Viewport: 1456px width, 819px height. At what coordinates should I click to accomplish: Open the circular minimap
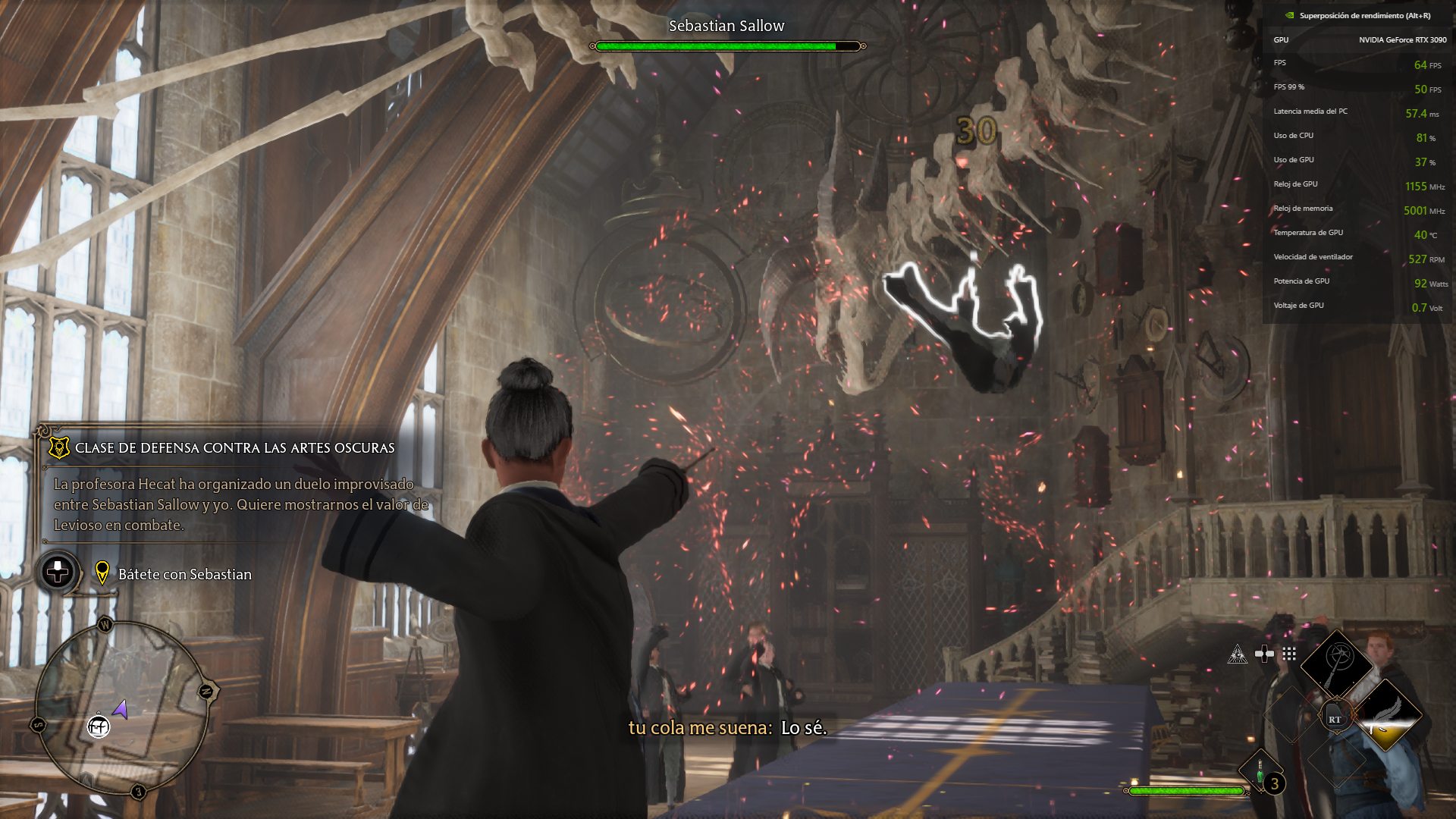[121, 706]
